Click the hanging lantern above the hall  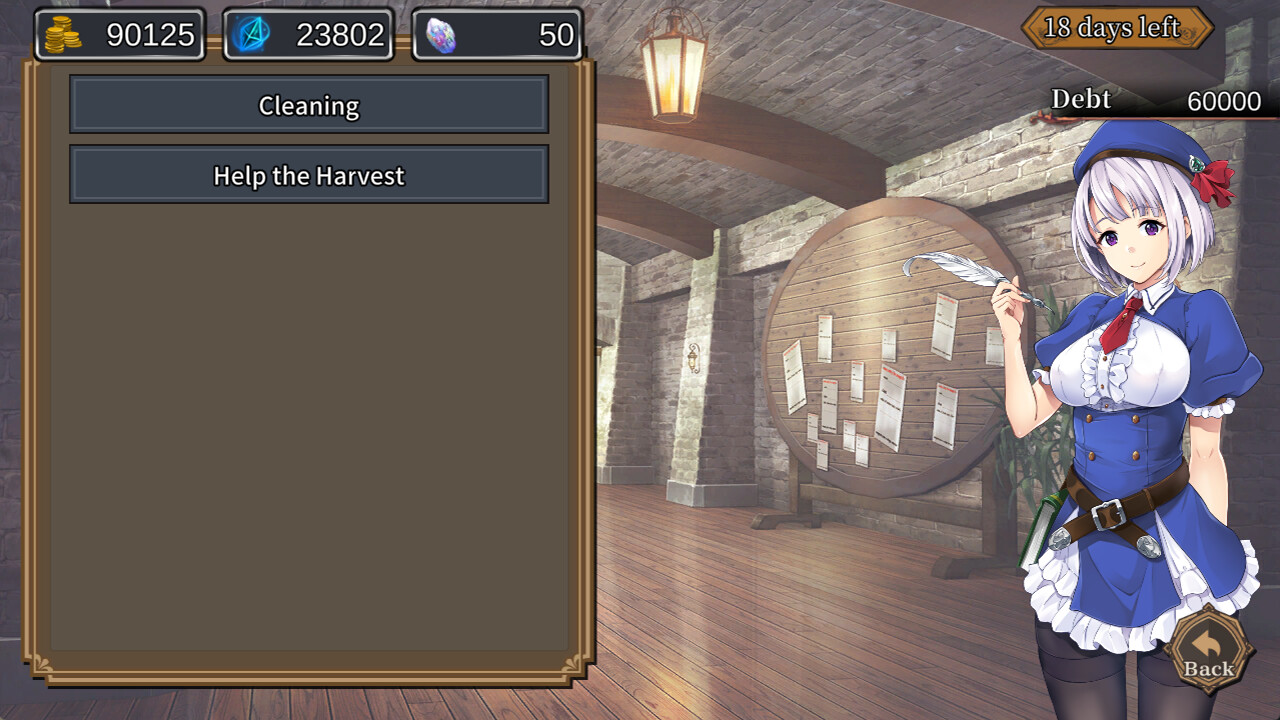(x=676, y=62)
